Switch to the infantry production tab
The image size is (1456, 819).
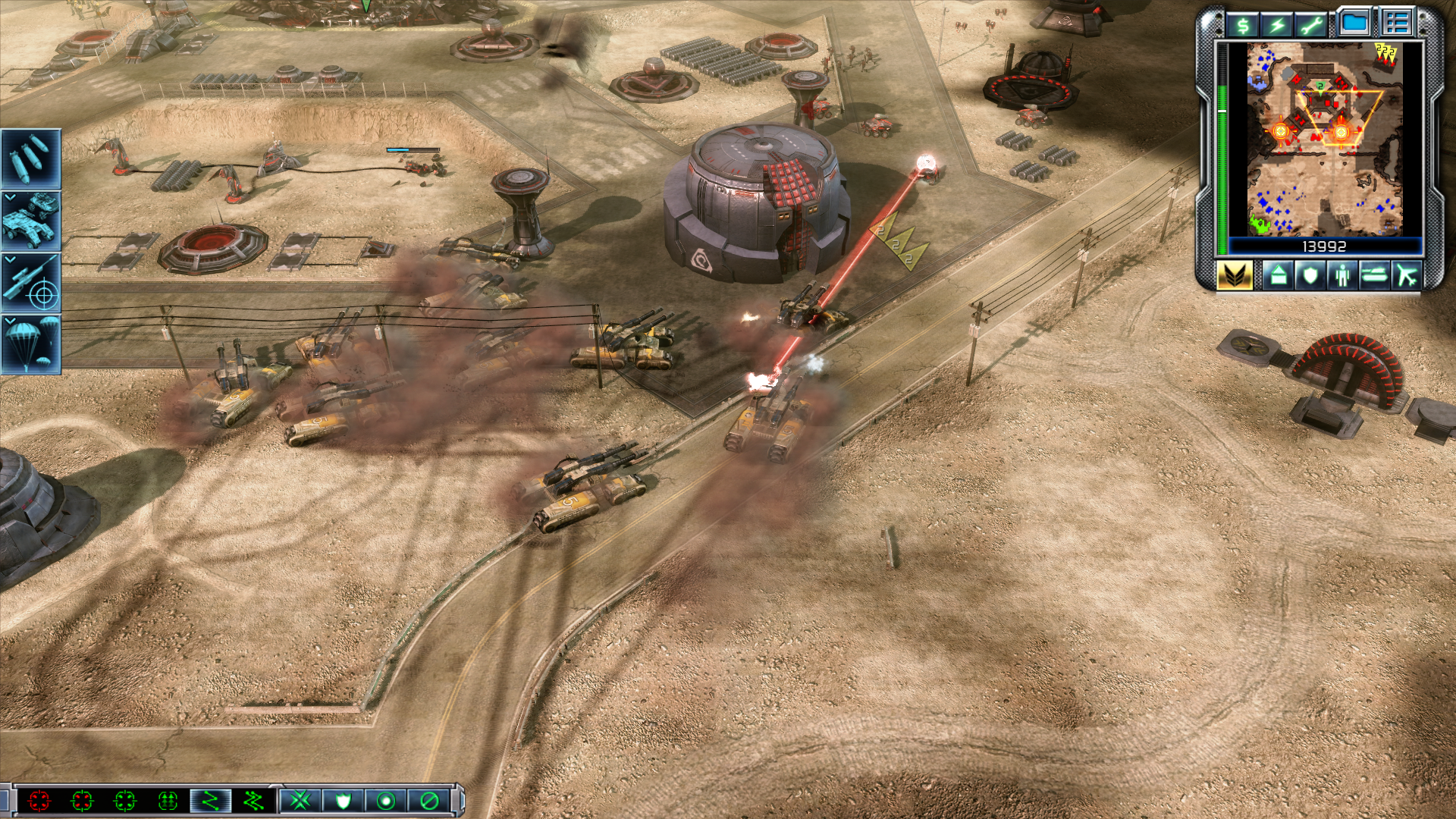(x=1342, y=275)
